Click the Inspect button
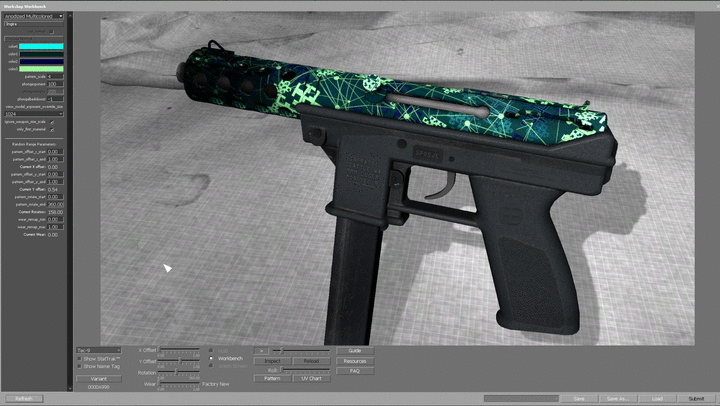 [x=272, y=360]
